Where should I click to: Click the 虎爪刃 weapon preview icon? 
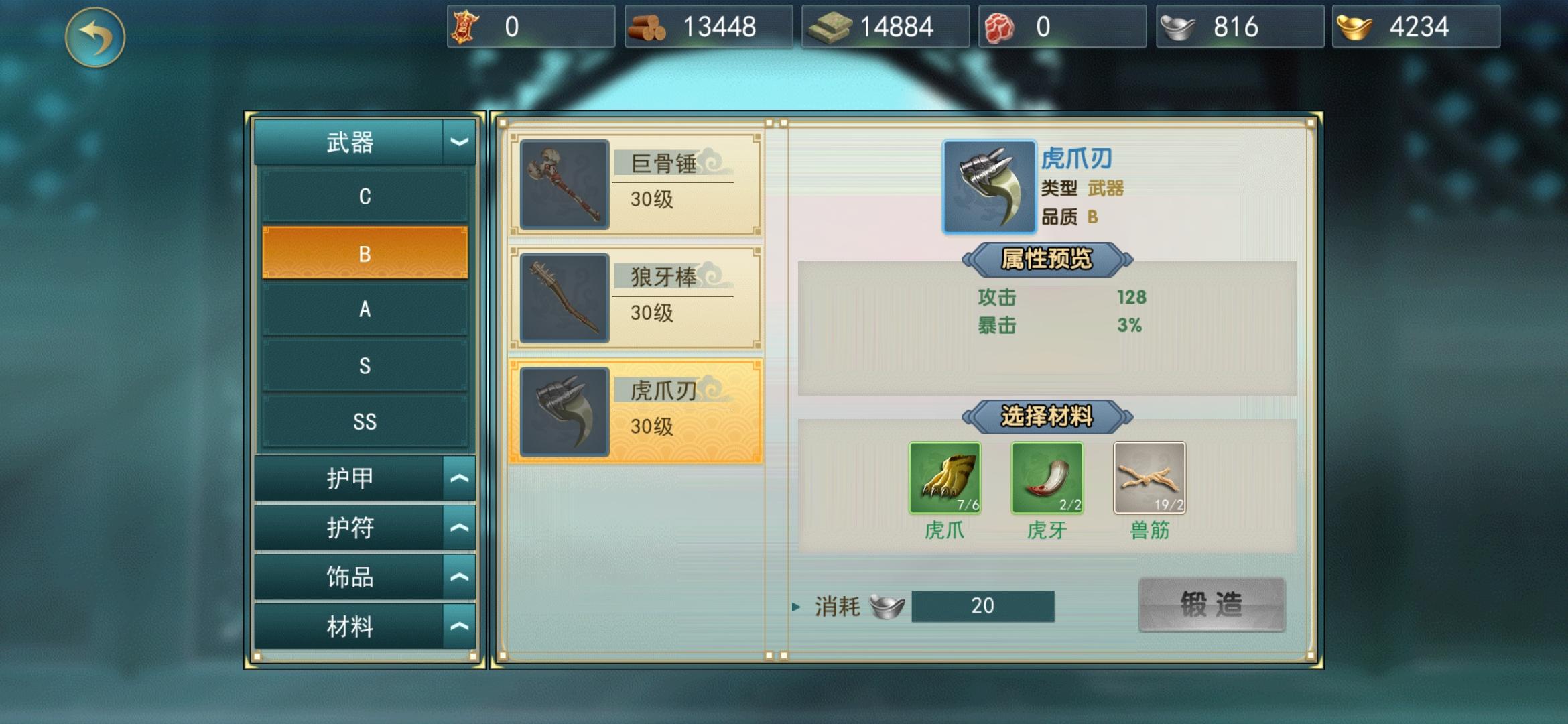pyautogui.click(x=990, y=188)
